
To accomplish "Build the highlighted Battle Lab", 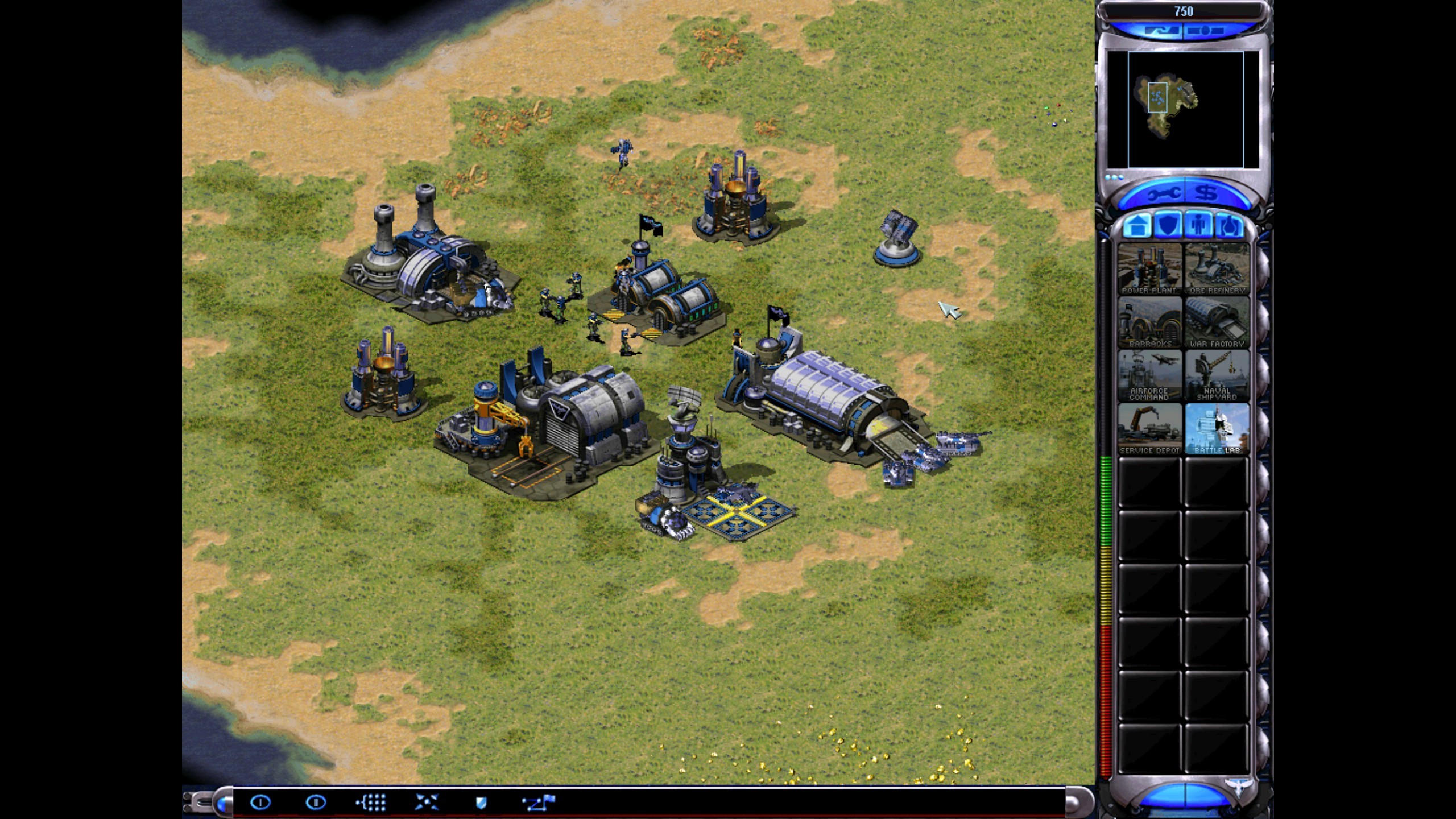I will [1217, 428].
